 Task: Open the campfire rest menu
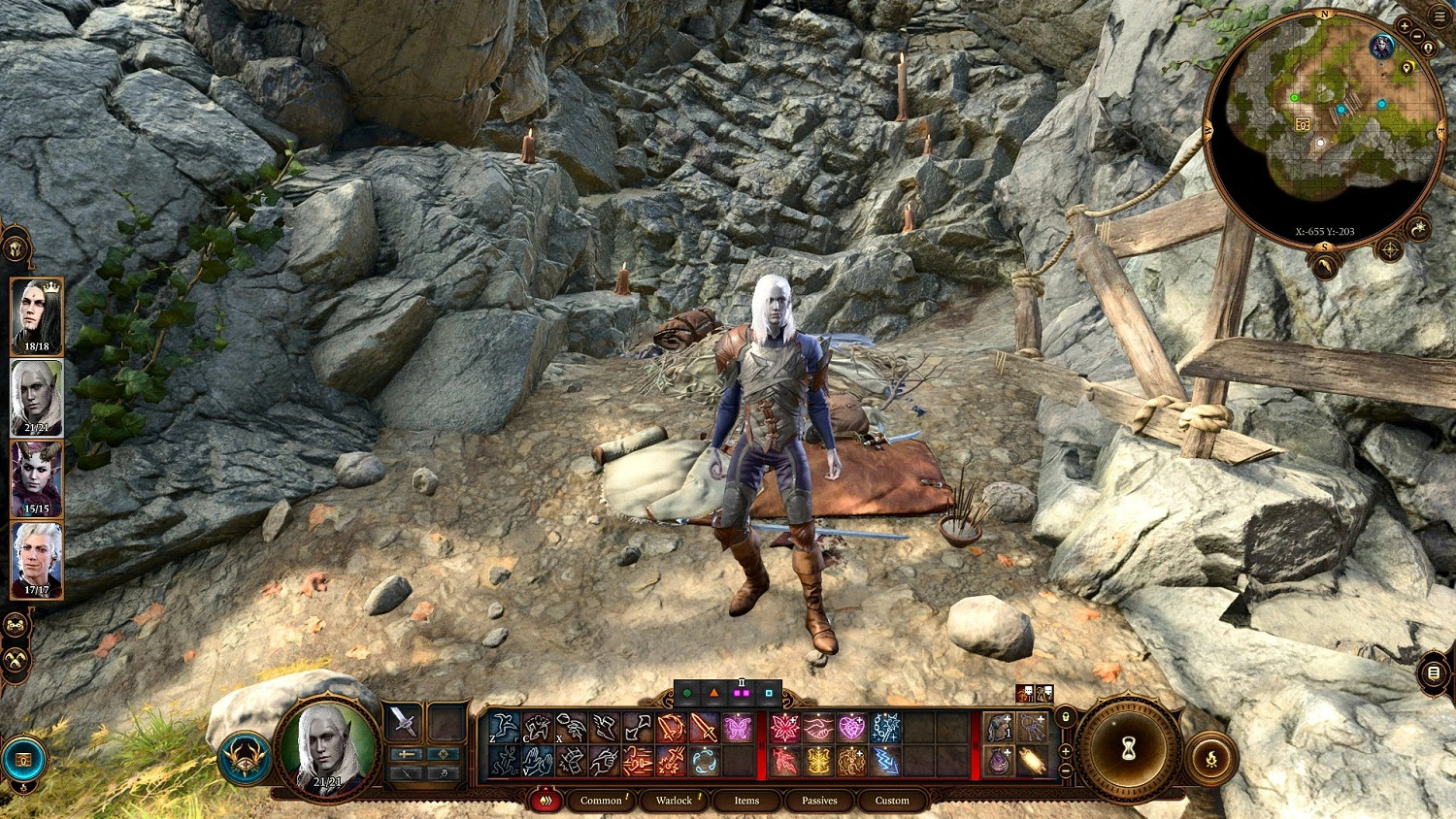pos(1211,759)
